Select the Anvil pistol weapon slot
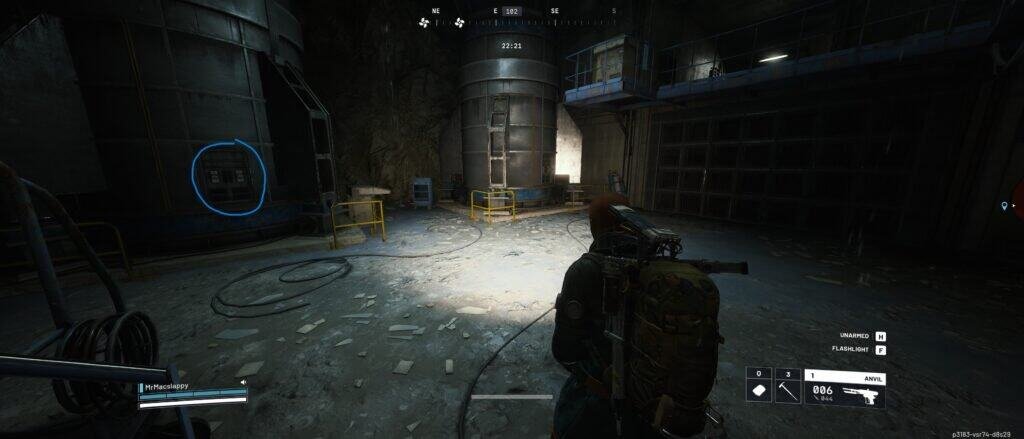 (x=845, y=386)
